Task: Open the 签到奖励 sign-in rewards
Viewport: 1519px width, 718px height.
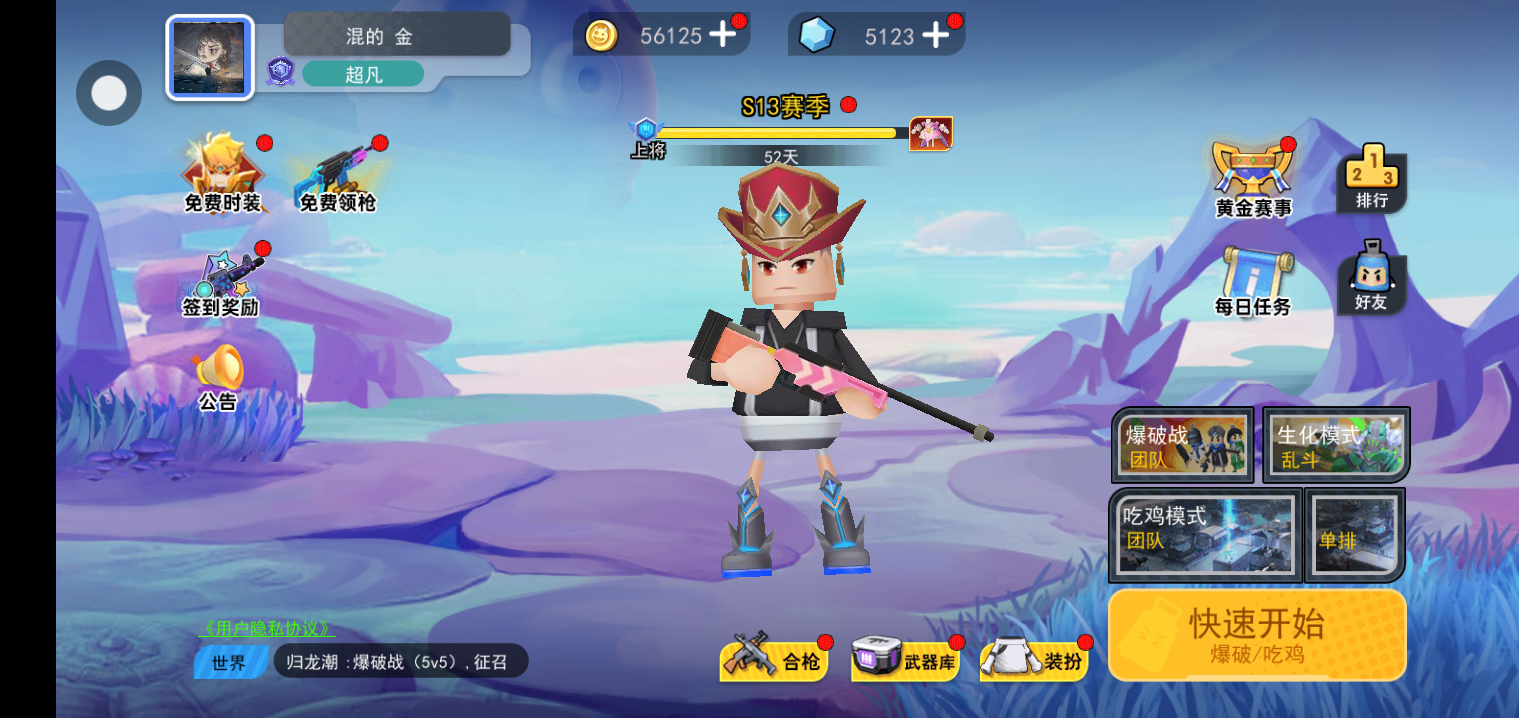Action: pos(221,282)
